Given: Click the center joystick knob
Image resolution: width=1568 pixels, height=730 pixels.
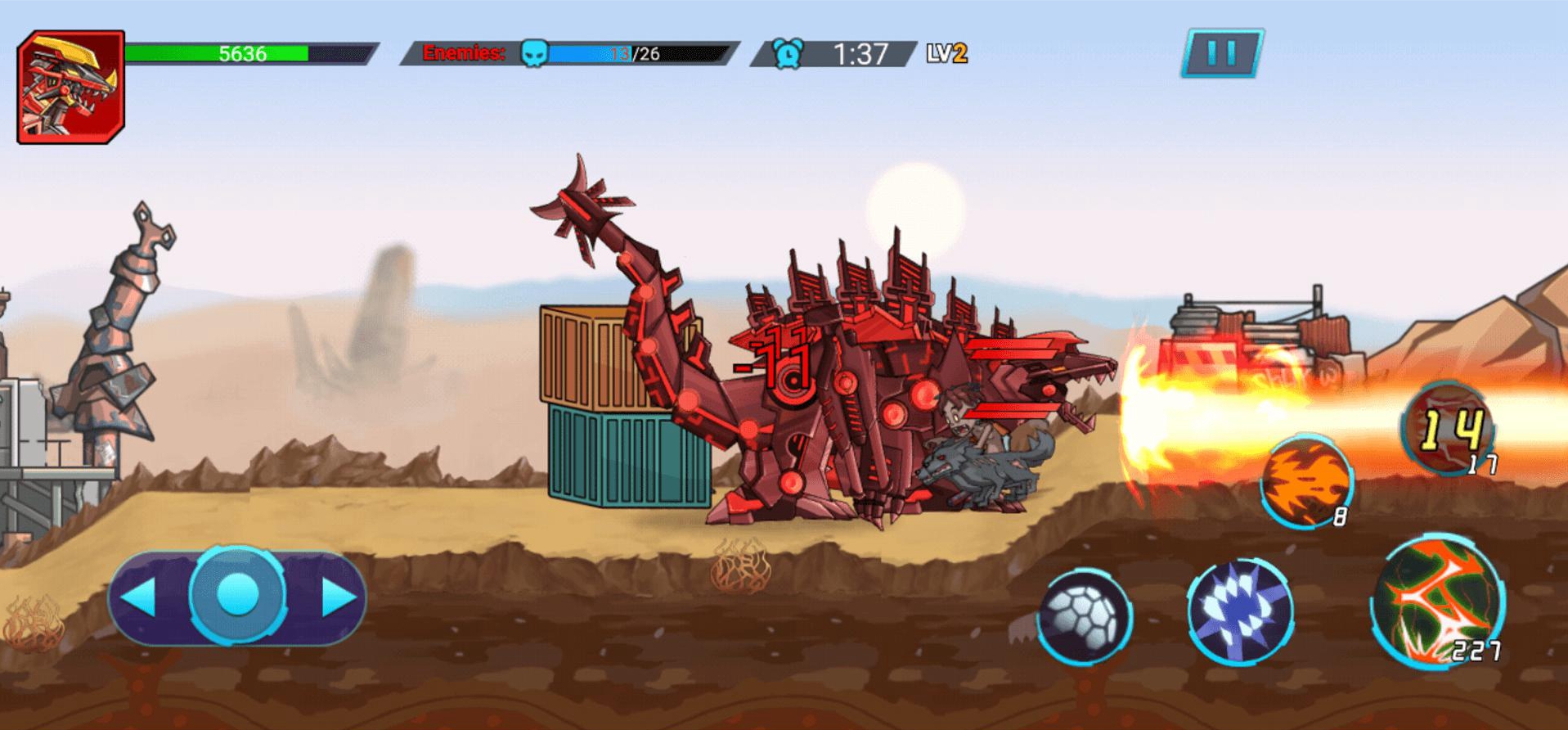Looking at the screenshot, I should (238, 595).
